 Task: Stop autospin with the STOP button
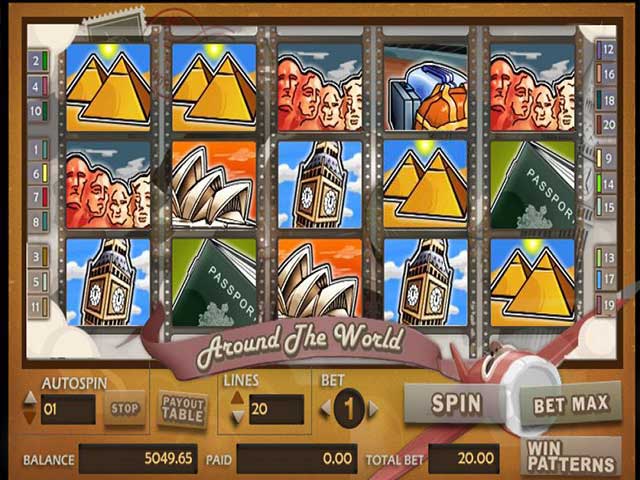point(124,408)
